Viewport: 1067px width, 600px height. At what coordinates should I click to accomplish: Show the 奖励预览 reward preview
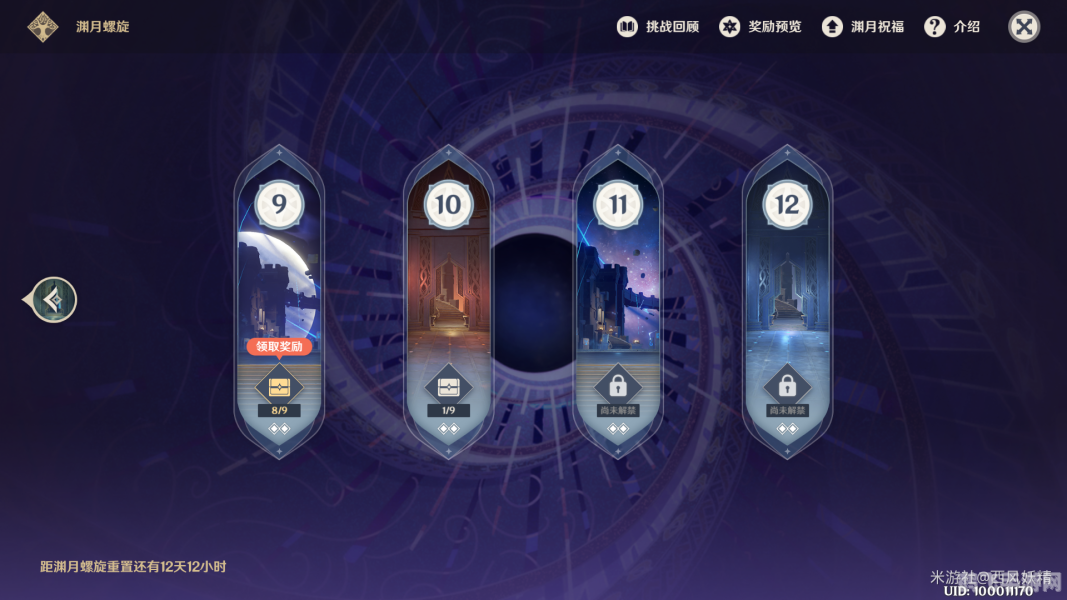click(760, 27)
